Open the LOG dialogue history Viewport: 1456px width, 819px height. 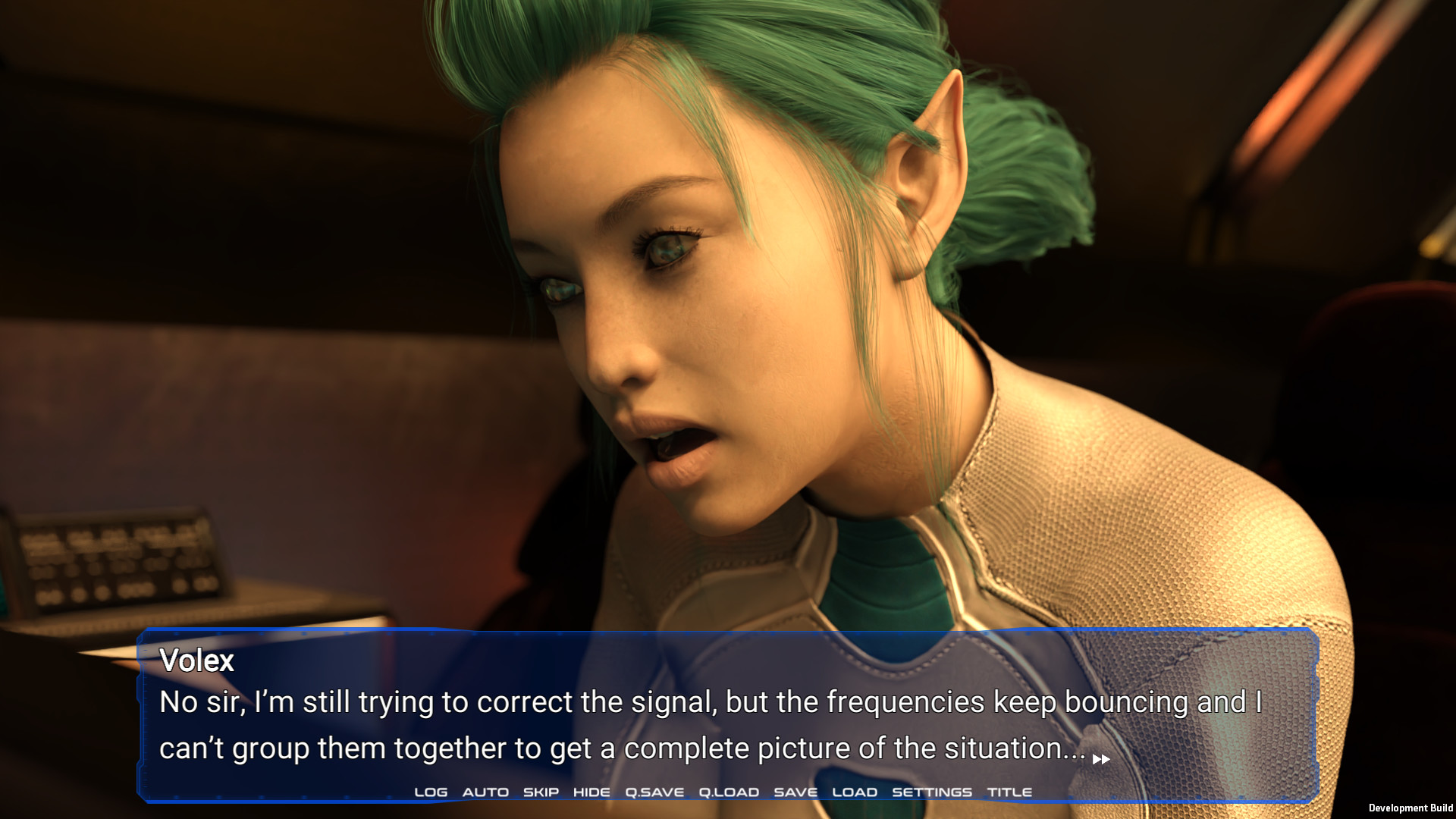point(430,791)
